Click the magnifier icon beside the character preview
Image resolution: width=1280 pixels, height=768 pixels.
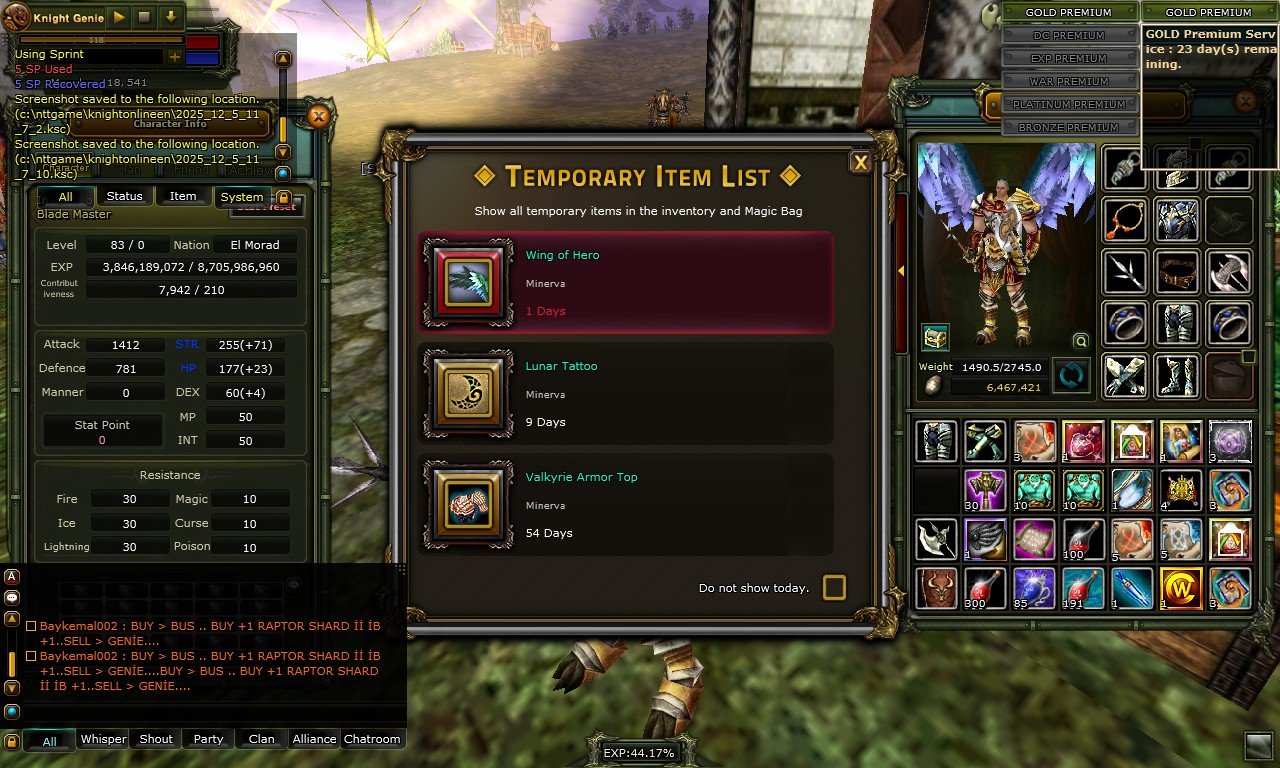click(1080, 341)
